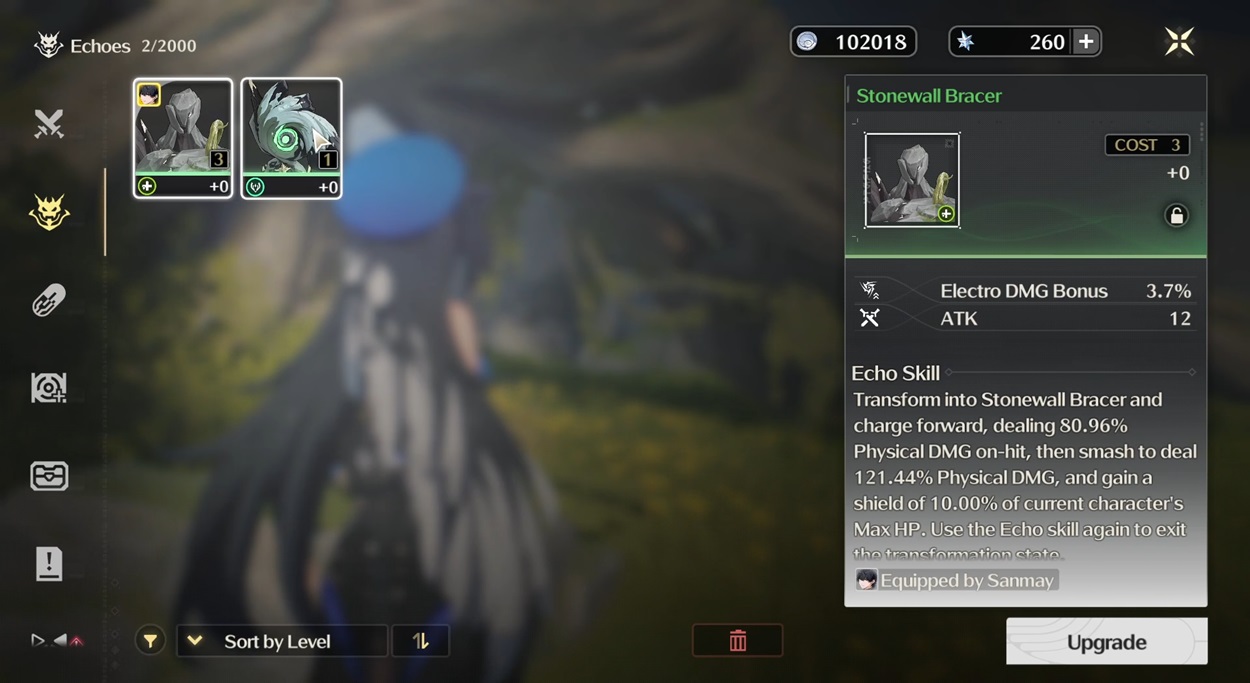
Task: Upgrade the selected Stonewall Bracer echo
Action: tap(1106, 642)
